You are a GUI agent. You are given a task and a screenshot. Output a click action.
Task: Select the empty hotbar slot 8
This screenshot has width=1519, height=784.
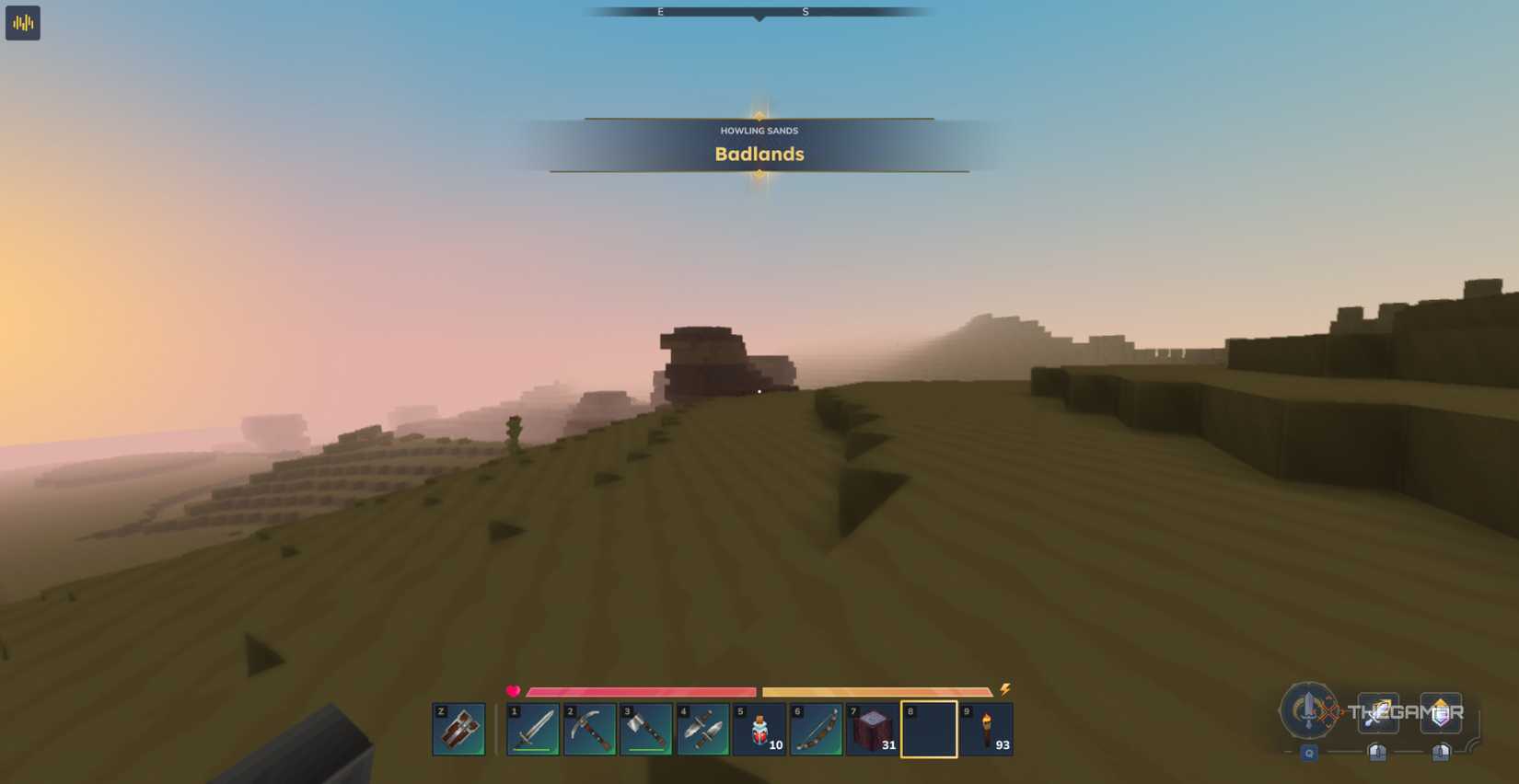pyautogui.click(x=931, y=728)
